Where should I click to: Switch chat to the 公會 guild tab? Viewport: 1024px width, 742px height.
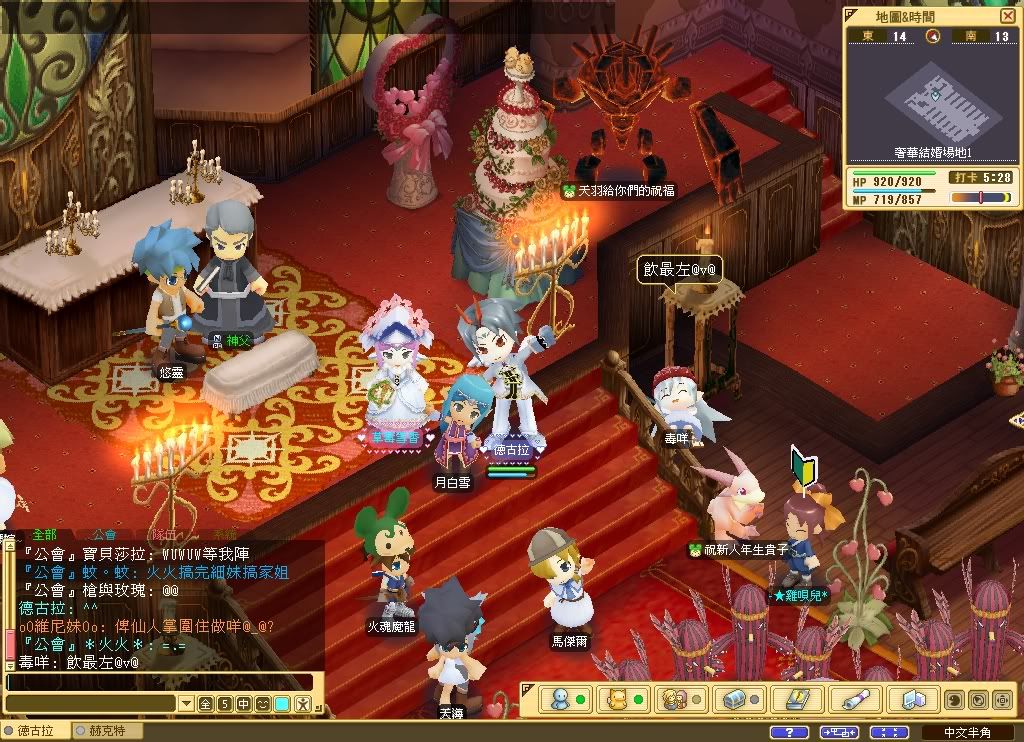(x=104, y=535)
